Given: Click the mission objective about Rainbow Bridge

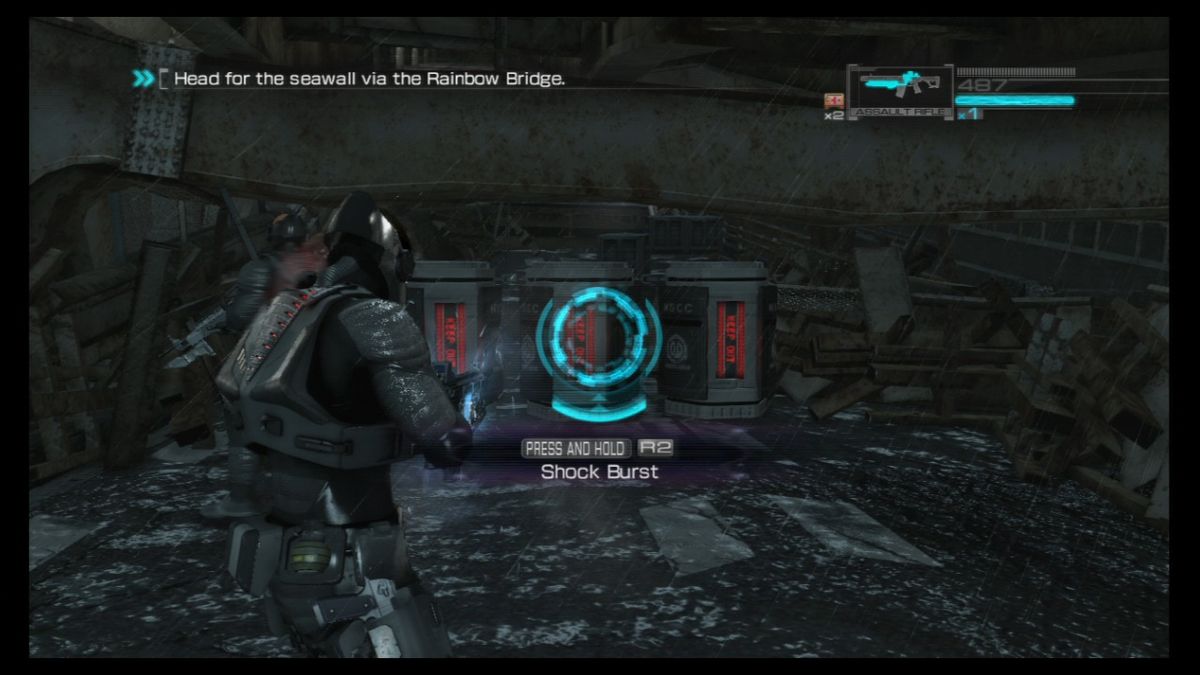Looking at the screenshot, I should (370, 78).
